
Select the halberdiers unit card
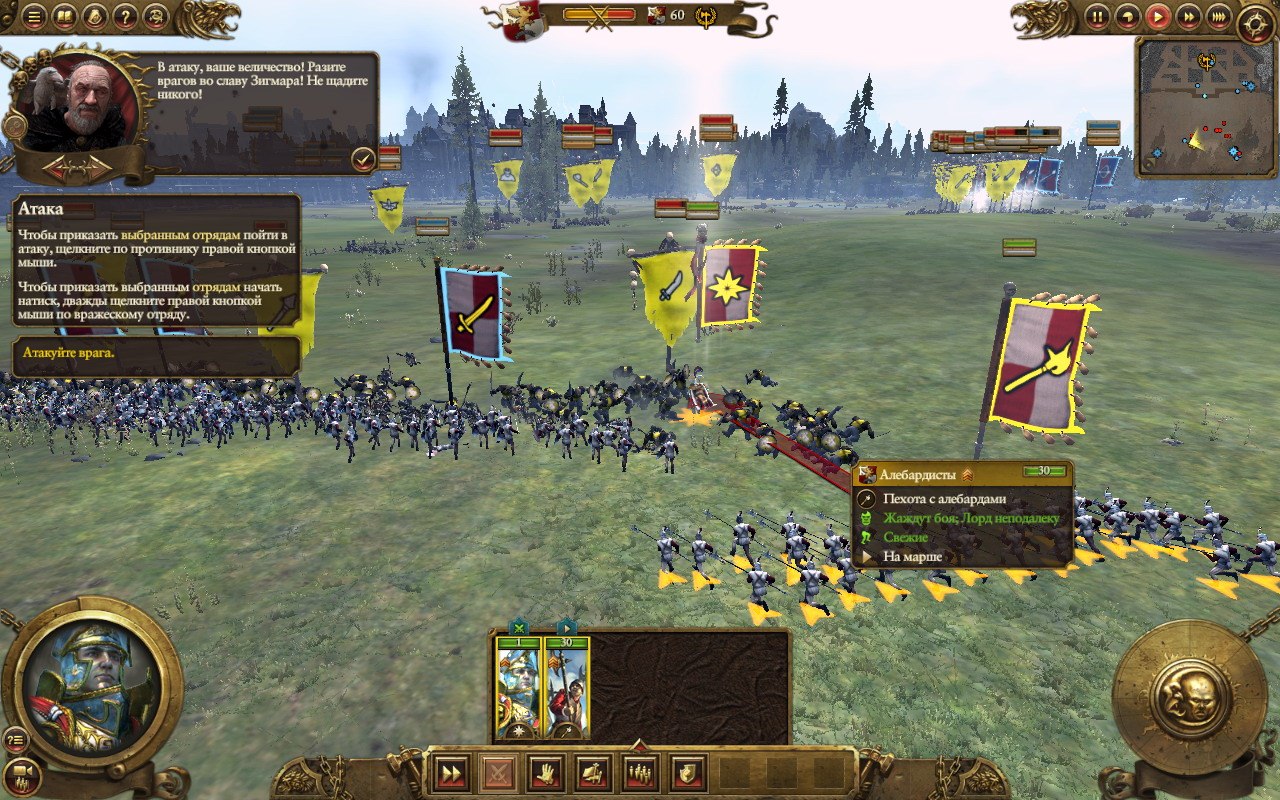point(567,687)
